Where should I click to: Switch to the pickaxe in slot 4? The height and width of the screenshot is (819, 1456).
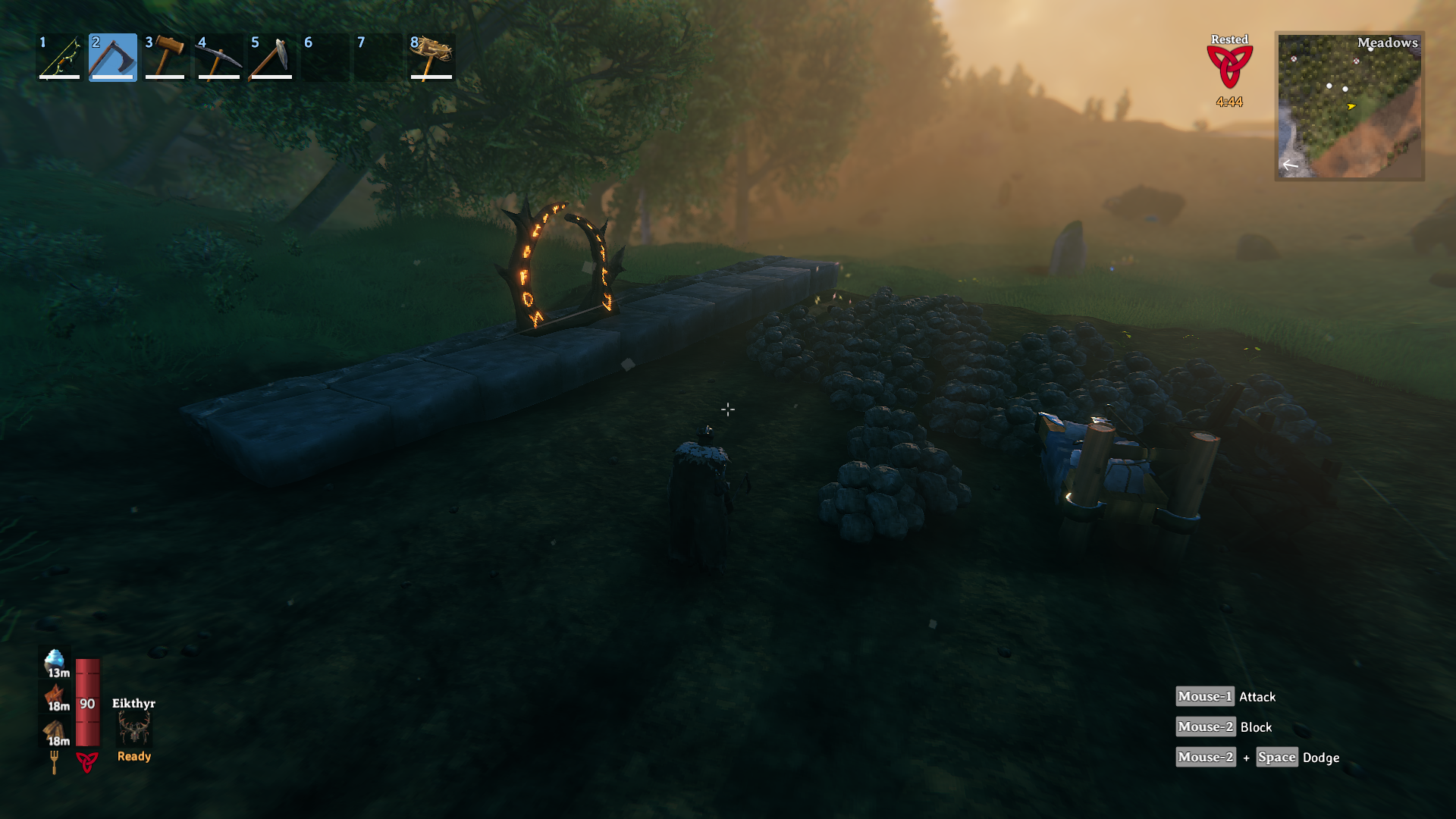tap(218, 57)
